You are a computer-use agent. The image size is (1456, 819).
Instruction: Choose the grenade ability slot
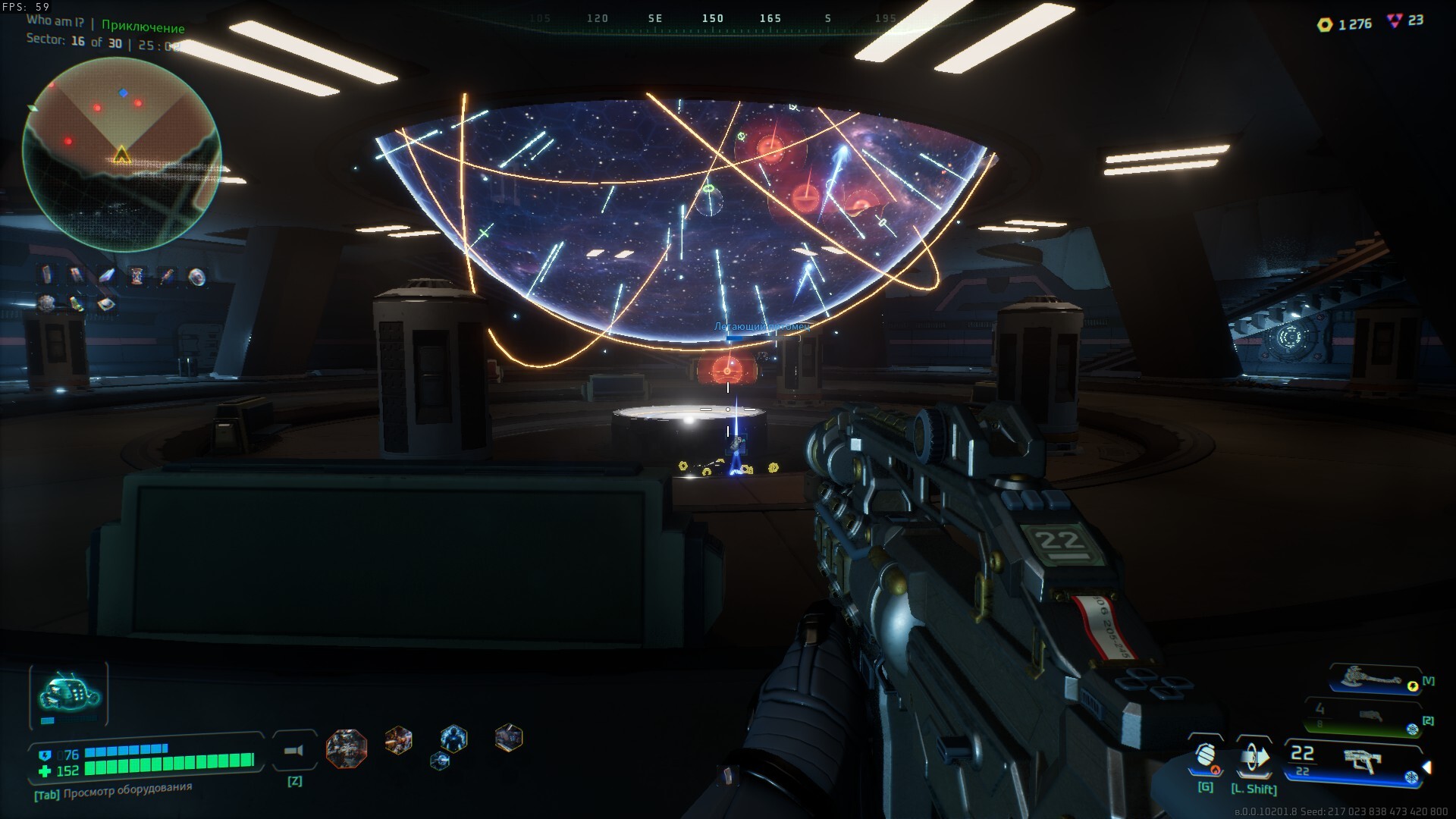1205,757
